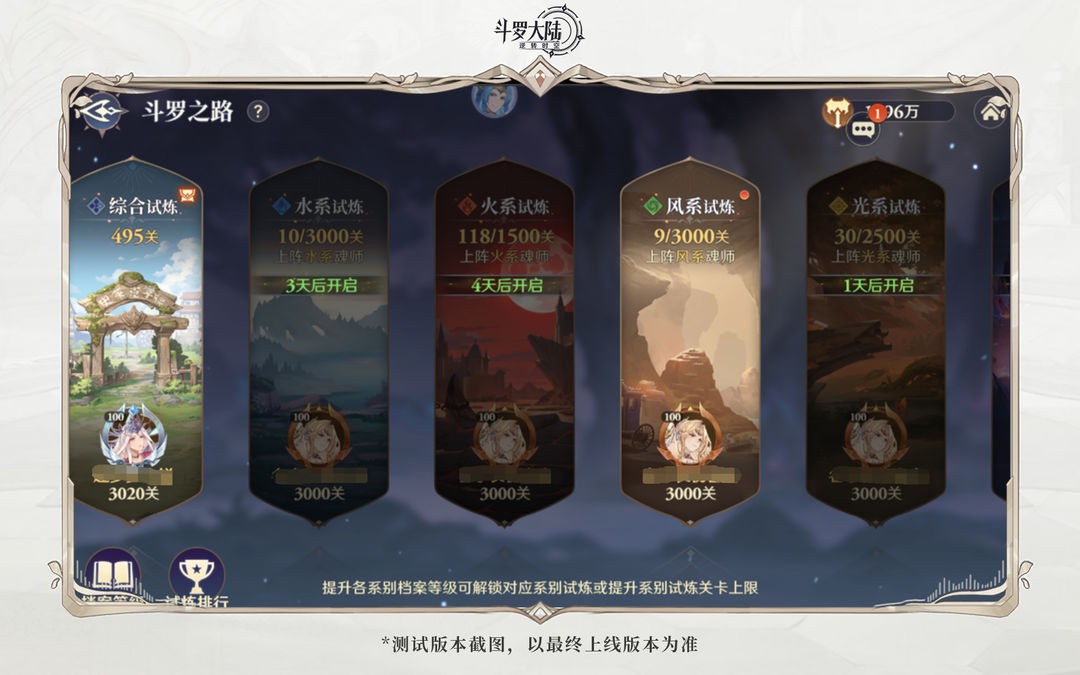Tap the avatar at the top center

click(494, 98)
